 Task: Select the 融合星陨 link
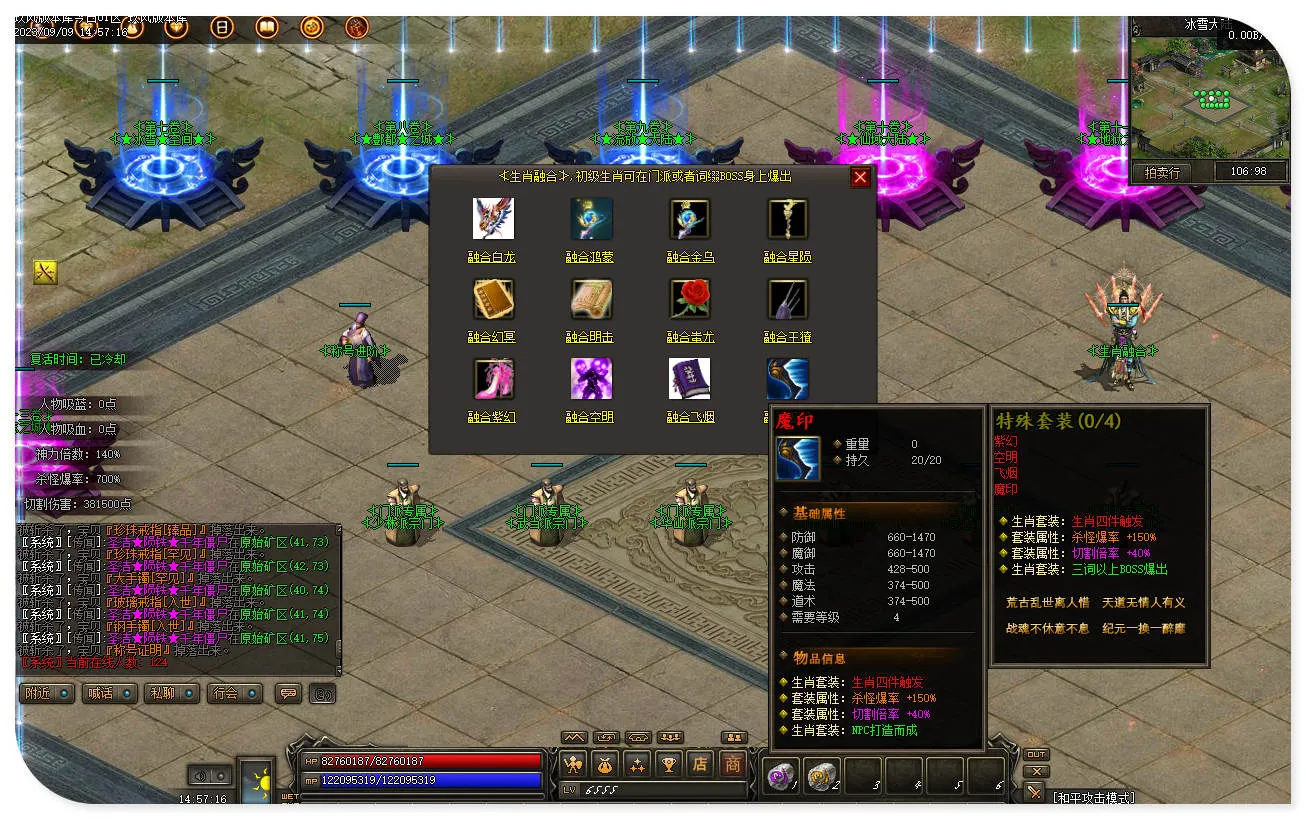pos(787,257)
